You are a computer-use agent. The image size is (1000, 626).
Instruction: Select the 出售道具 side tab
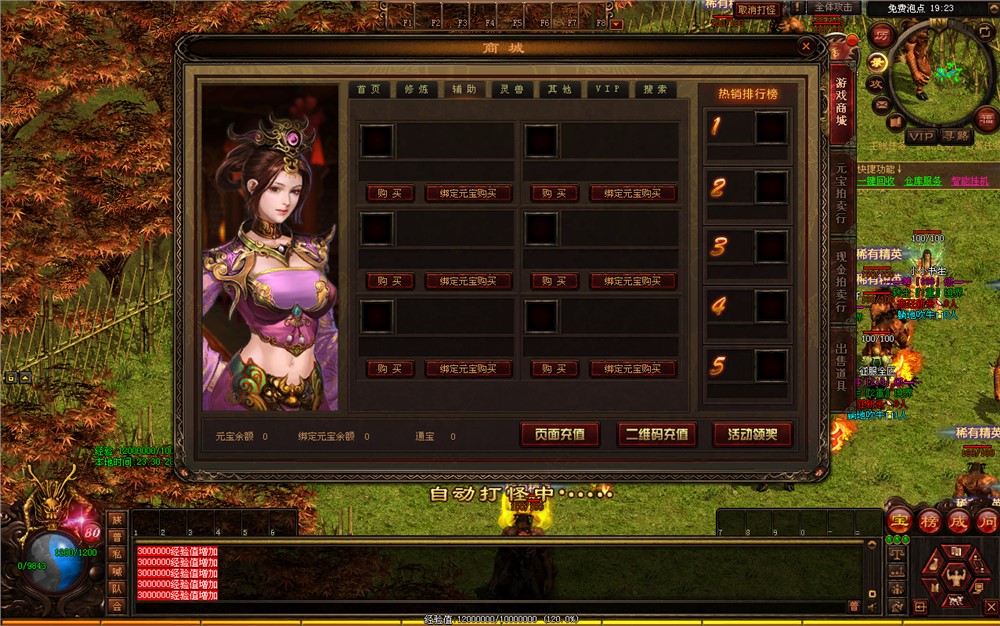[x=841, y=366]
